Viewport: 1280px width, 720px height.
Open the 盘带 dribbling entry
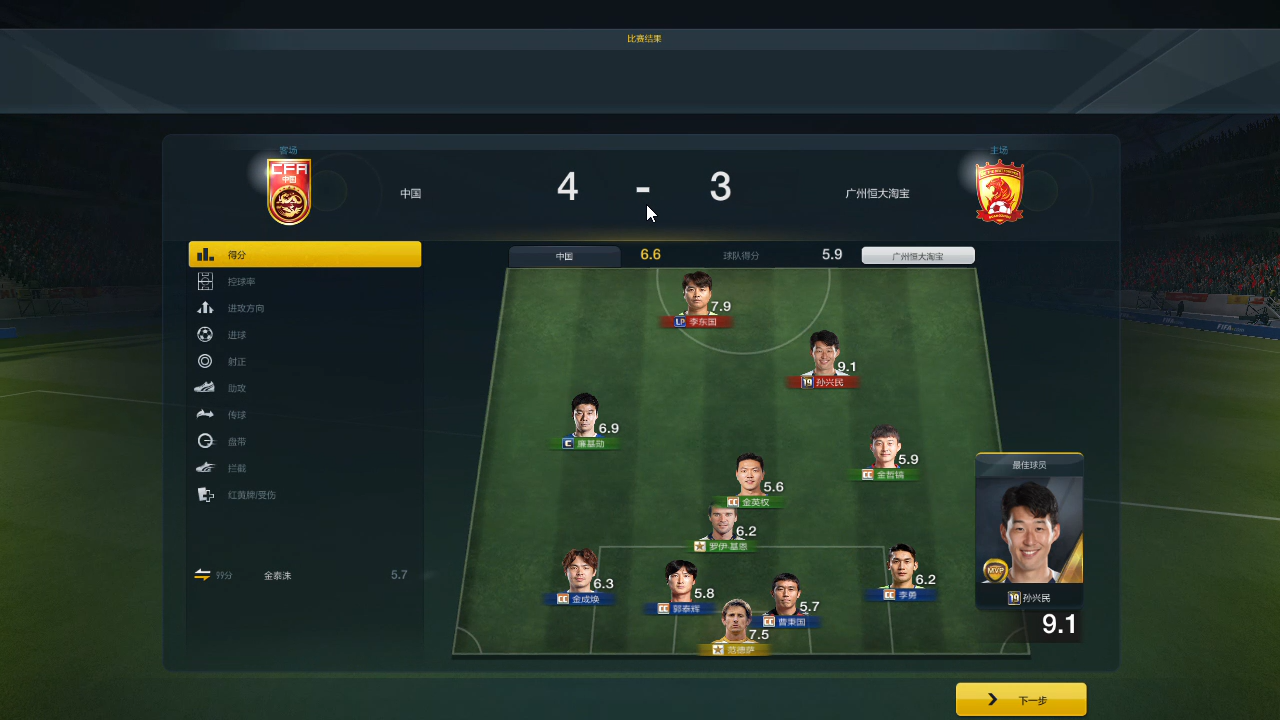click(x=304, y=441)
